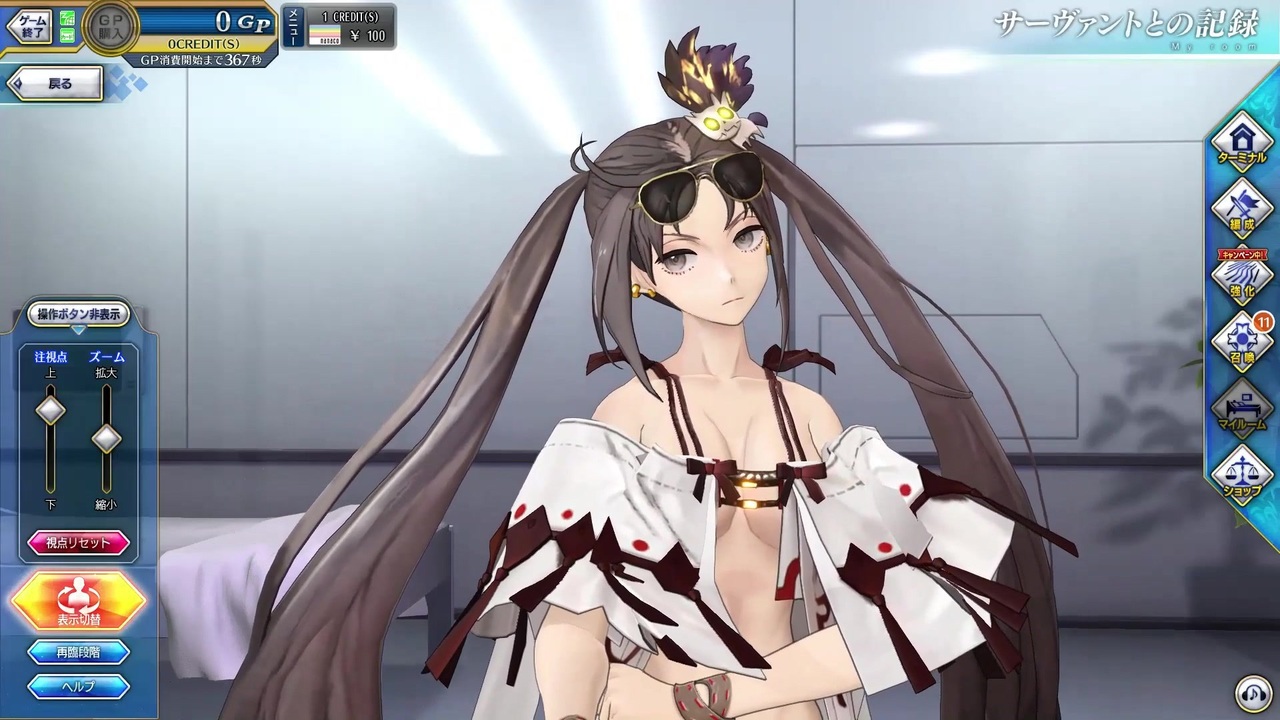
Task: Open the 強化 enhancement menu icon
Action: 1241,283
